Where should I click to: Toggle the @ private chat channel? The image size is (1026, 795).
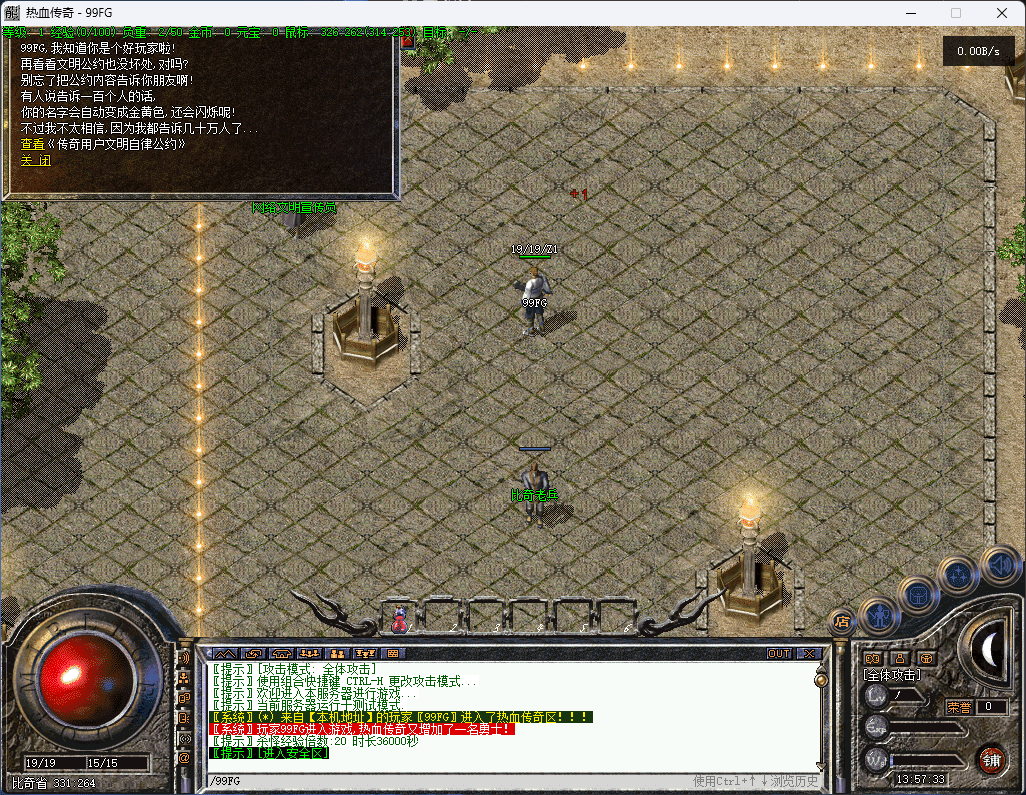[184, 758]
